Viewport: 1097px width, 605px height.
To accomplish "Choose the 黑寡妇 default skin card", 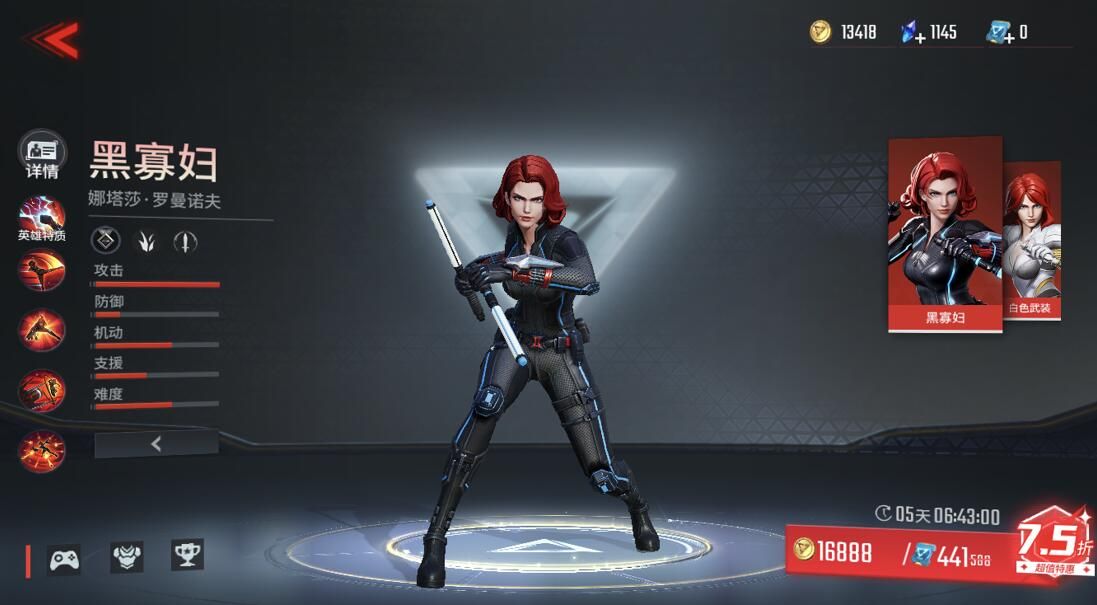I will point(945,234).
